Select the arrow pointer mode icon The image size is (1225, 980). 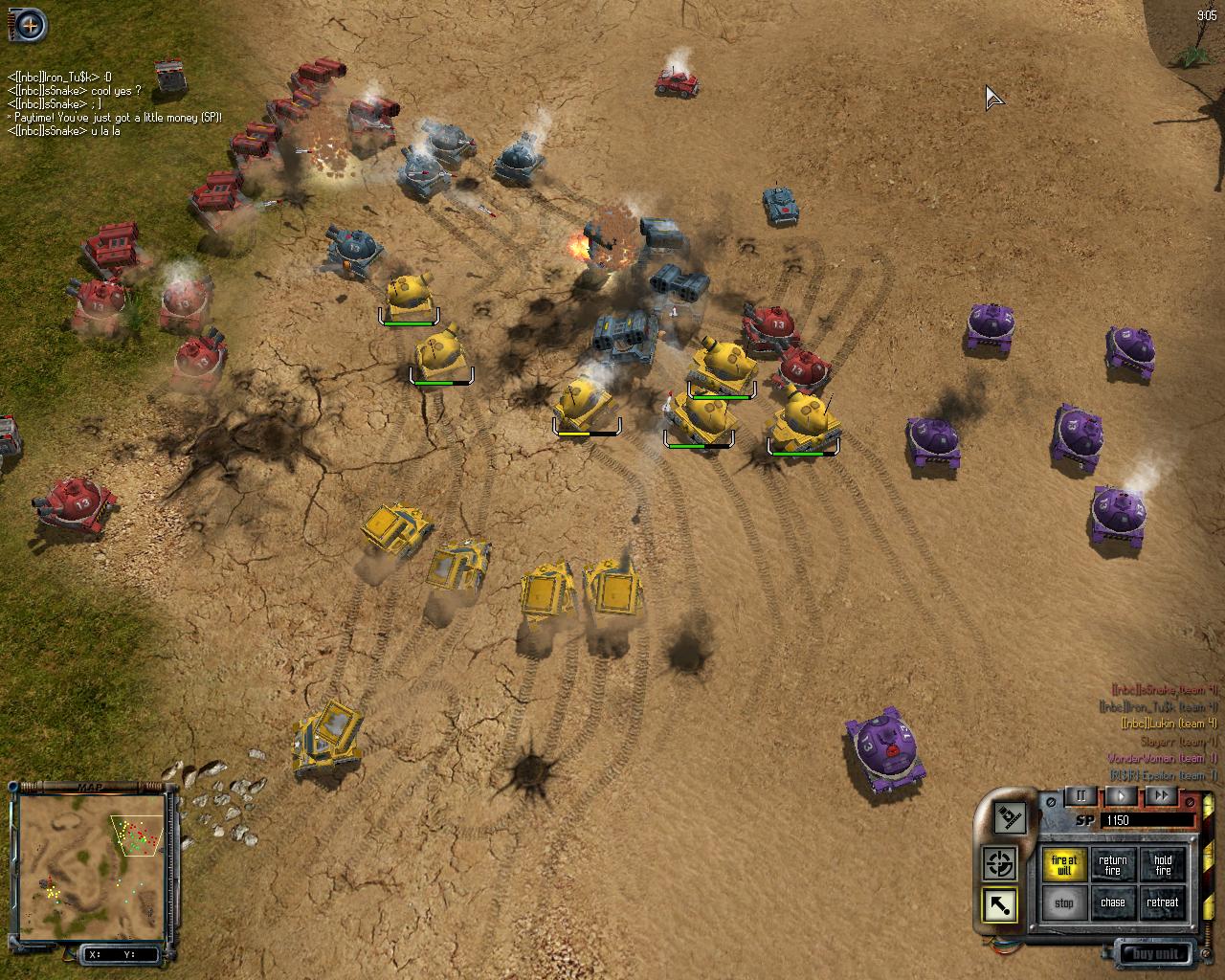1000,905
